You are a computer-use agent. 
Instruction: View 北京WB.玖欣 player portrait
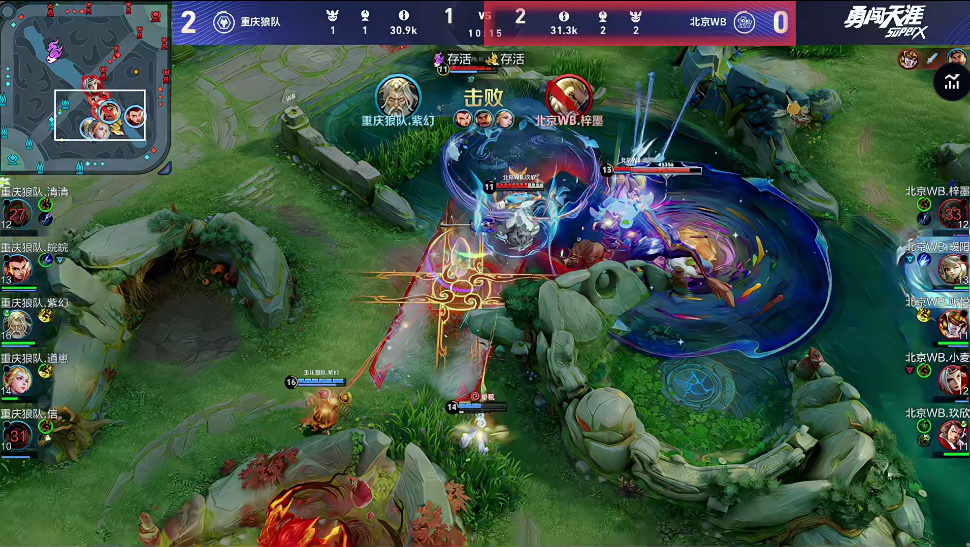click(x=952, y=434)
